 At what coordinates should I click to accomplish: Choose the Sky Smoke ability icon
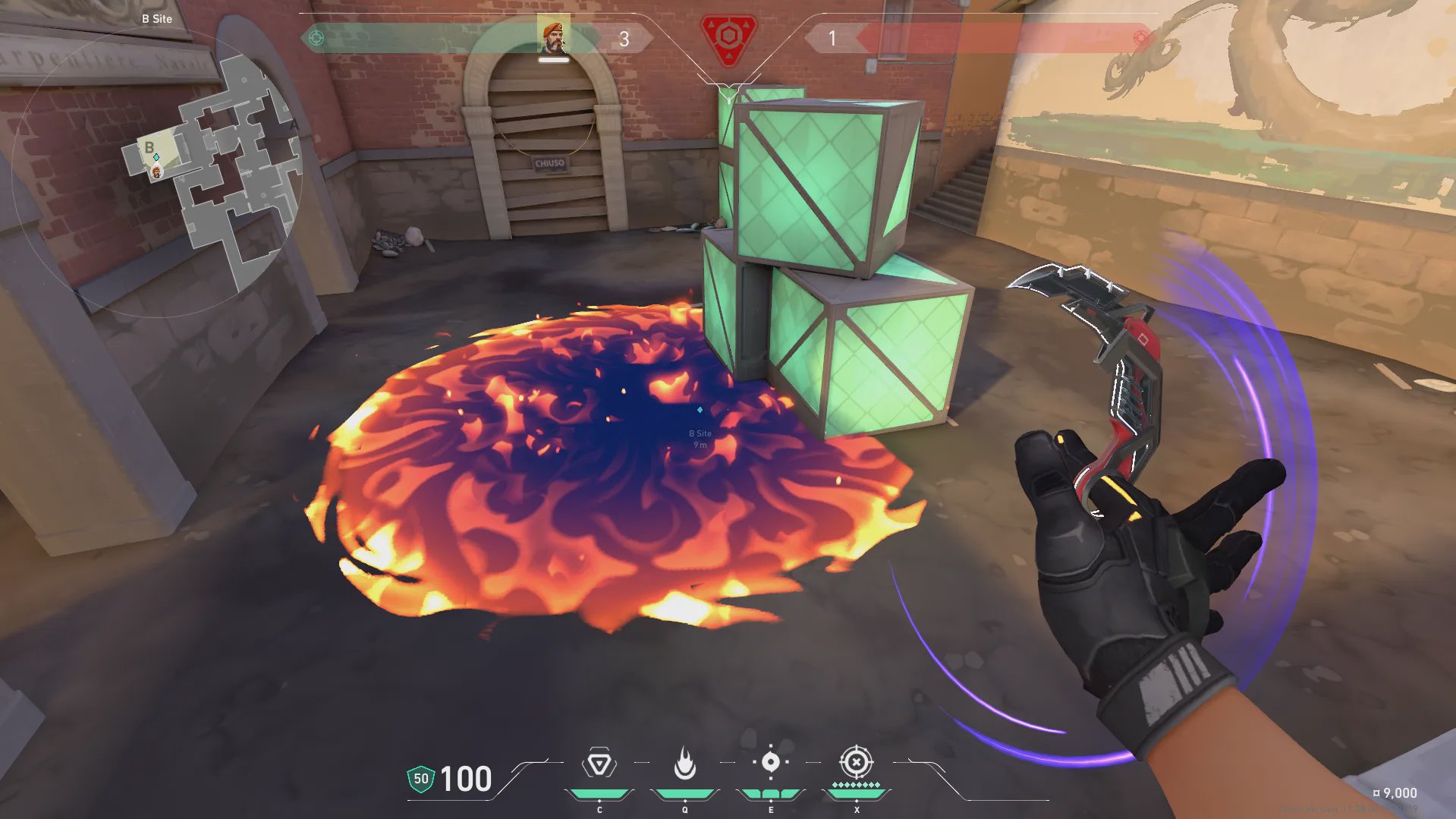point(770,762)
